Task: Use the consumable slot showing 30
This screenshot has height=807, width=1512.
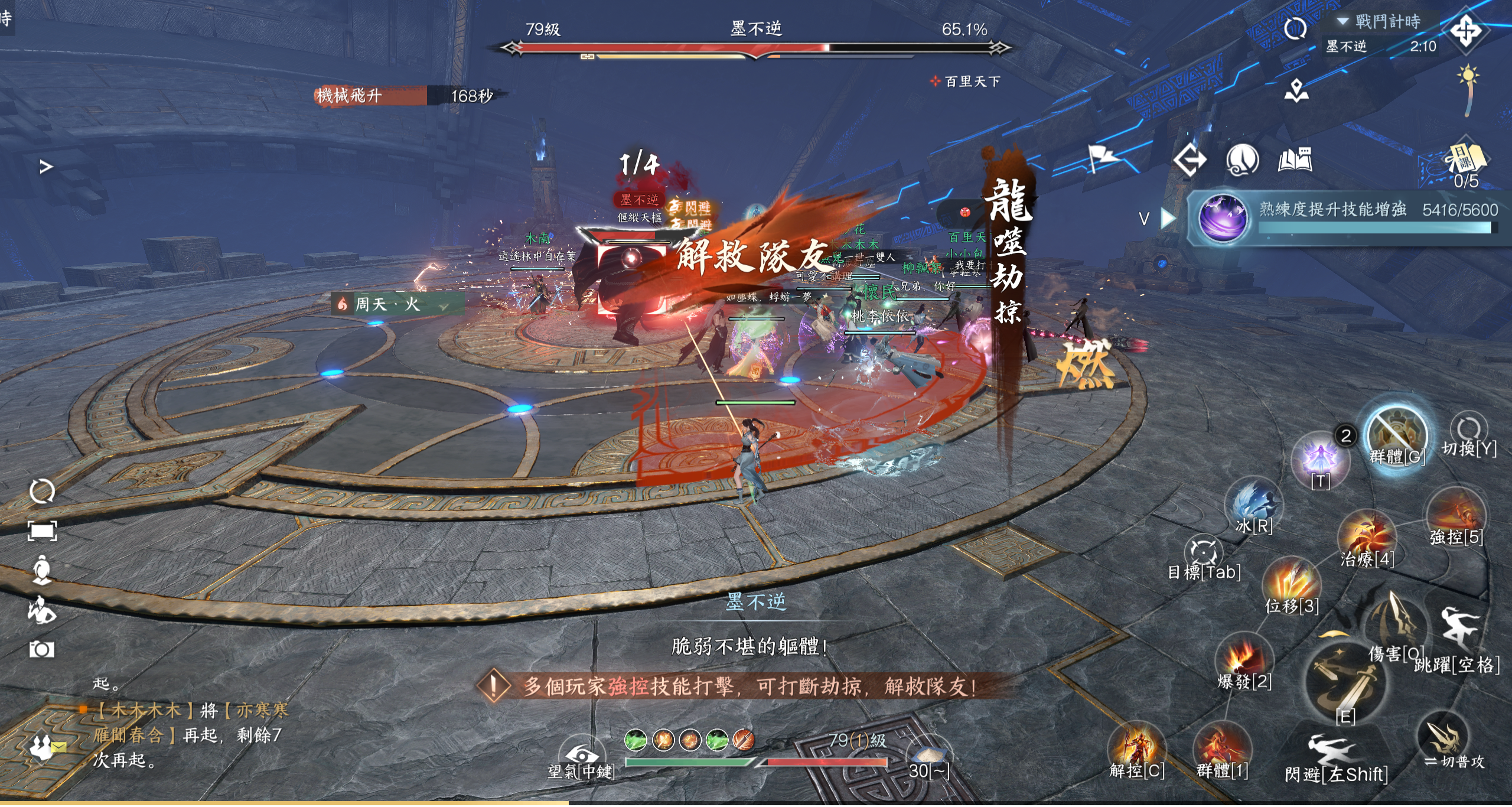Action: pos(929,756)
